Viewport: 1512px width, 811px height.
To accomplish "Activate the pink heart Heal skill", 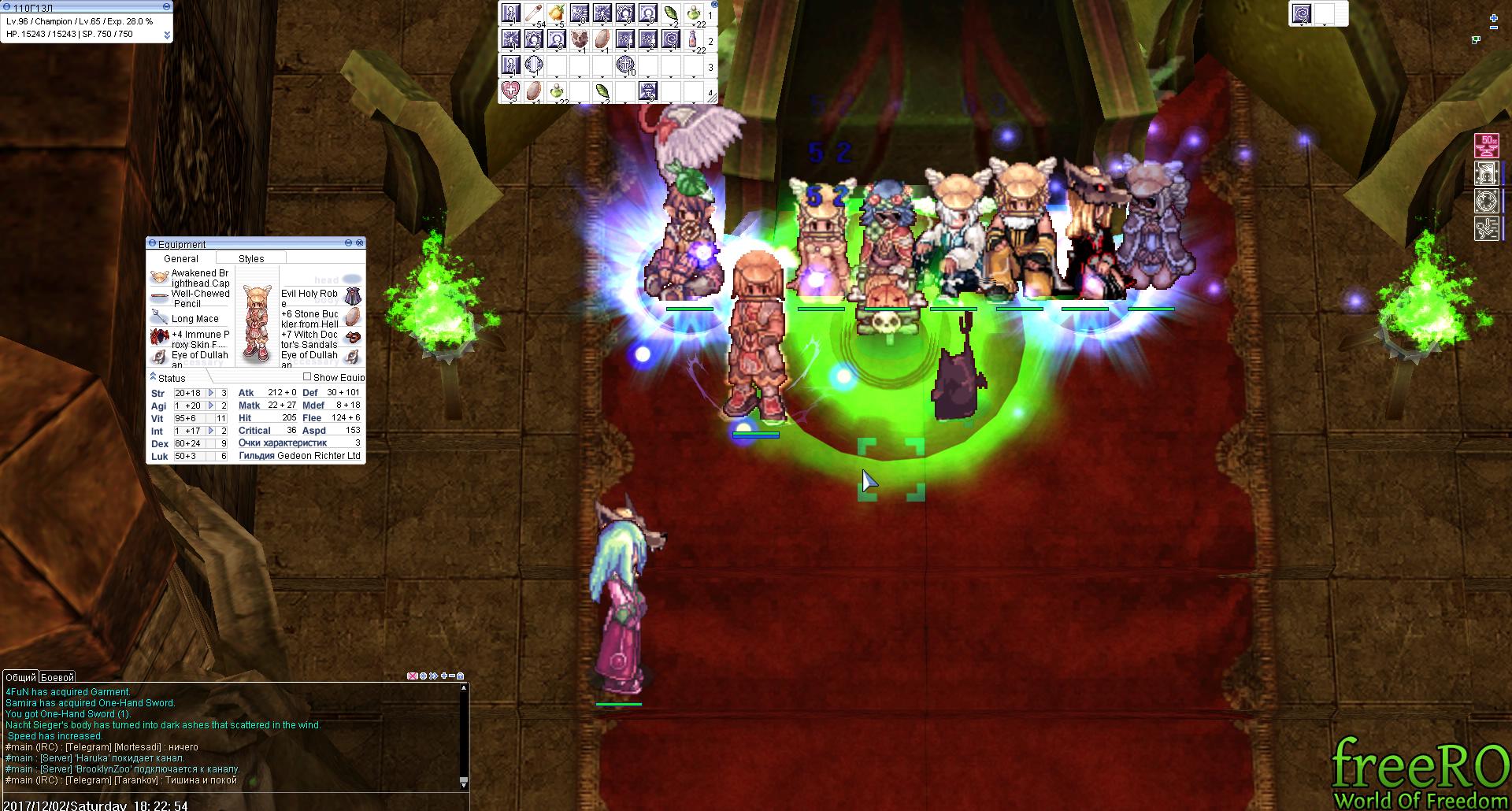I will [510, 91].
